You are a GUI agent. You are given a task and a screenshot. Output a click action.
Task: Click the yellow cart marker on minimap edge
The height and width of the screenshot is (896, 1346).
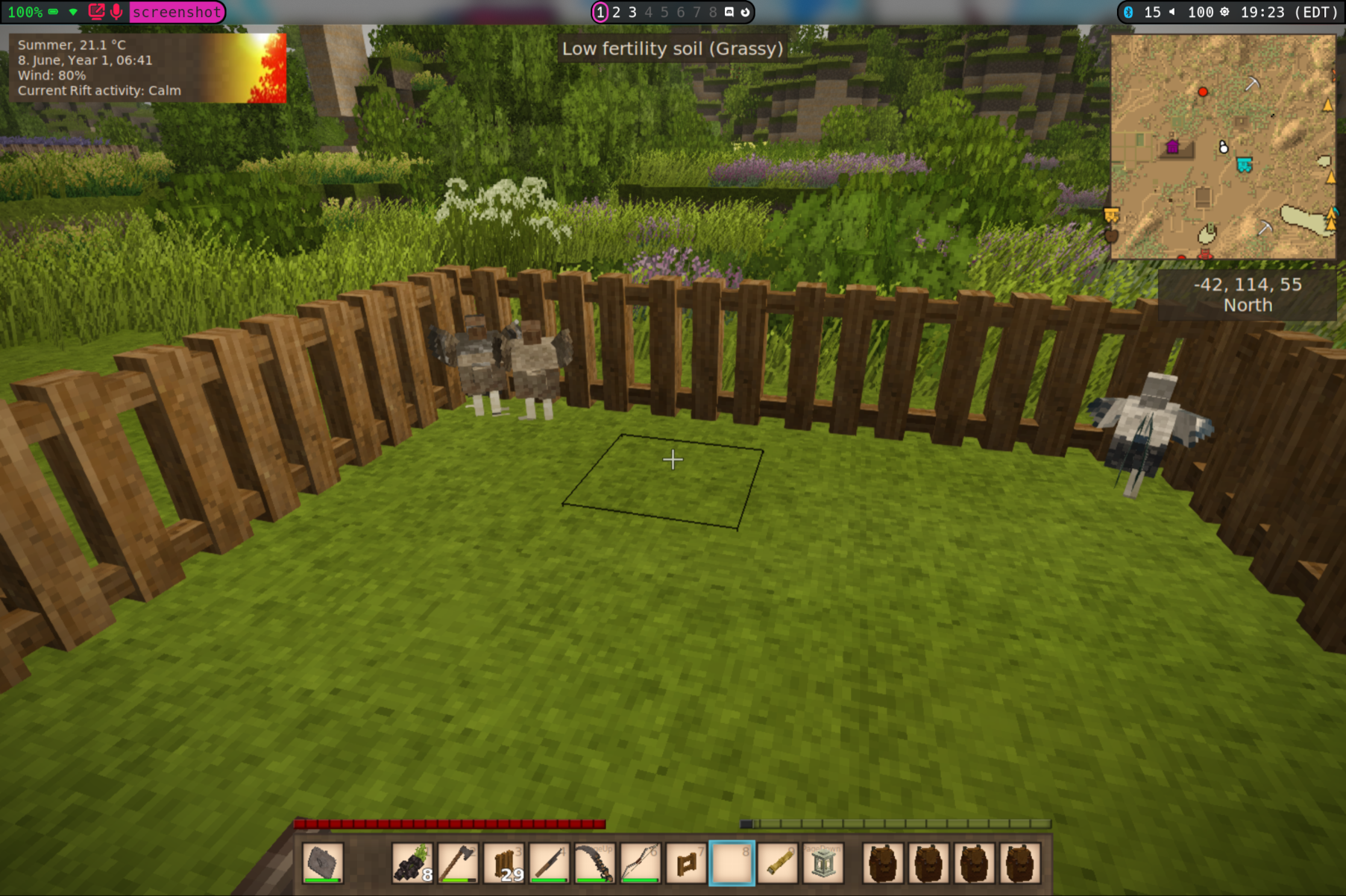click(x=1111, y=216)
